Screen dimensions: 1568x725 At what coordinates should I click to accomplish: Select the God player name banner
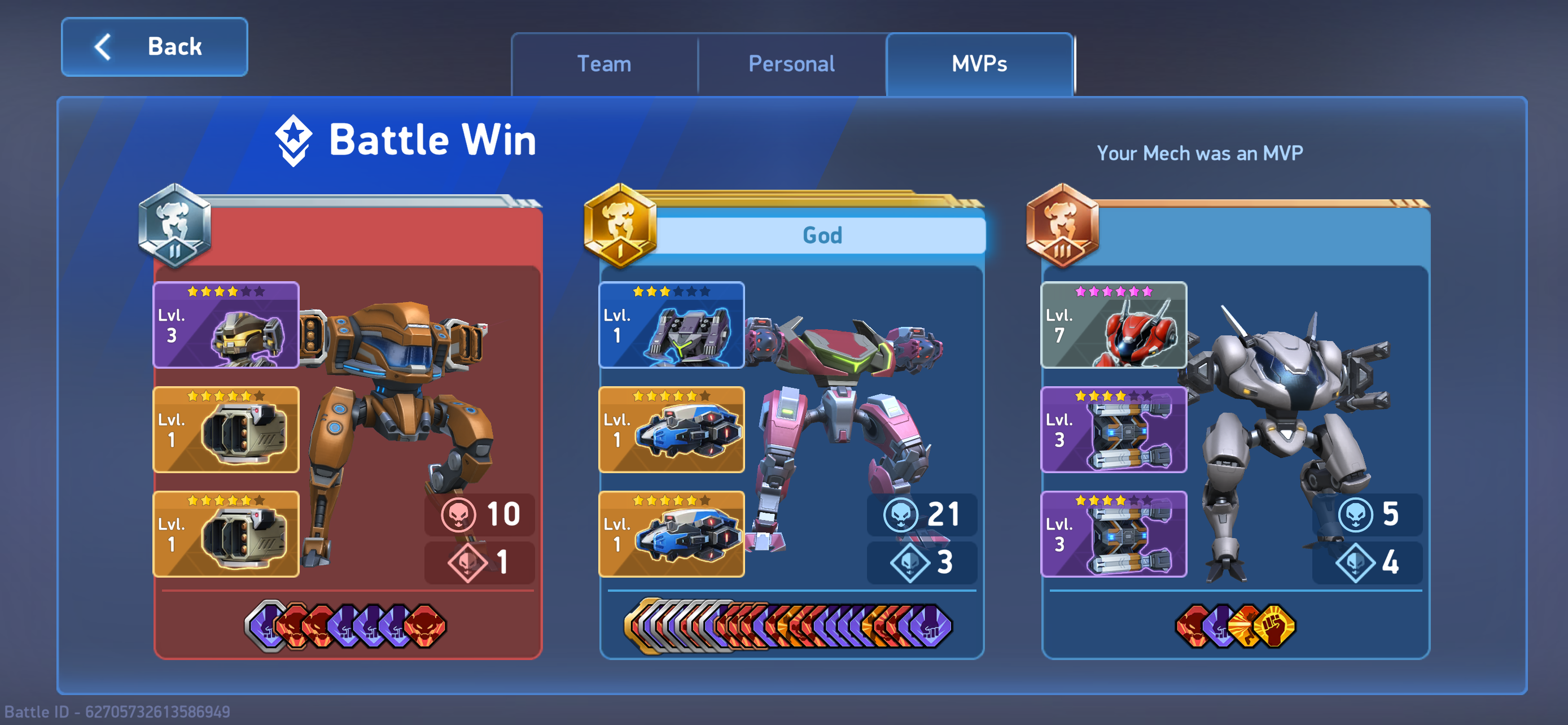pyautogui.click(x=822, y=235)
